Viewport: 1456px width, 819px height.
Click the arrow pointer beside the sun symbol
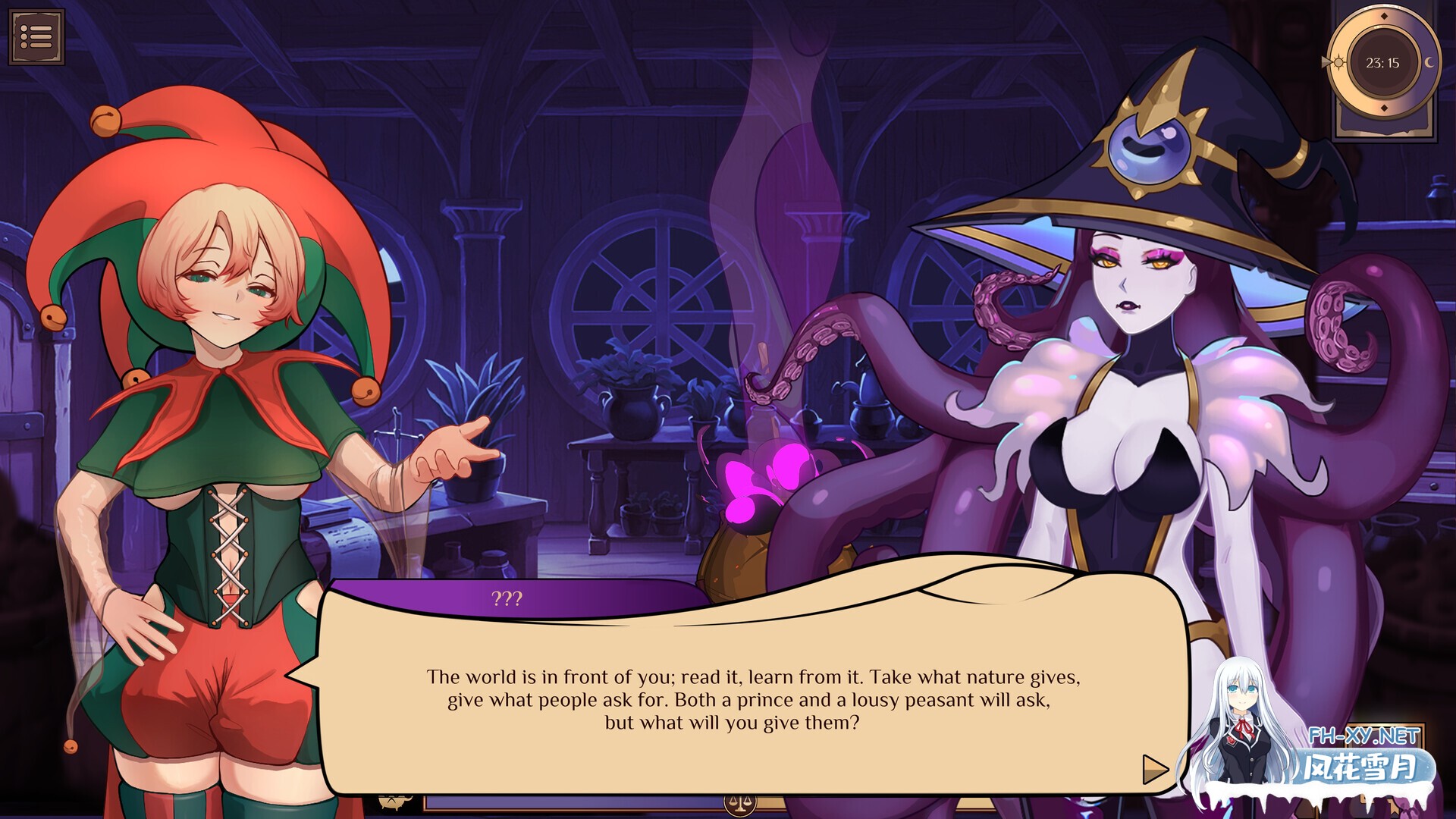click(x=1325, y=62)
